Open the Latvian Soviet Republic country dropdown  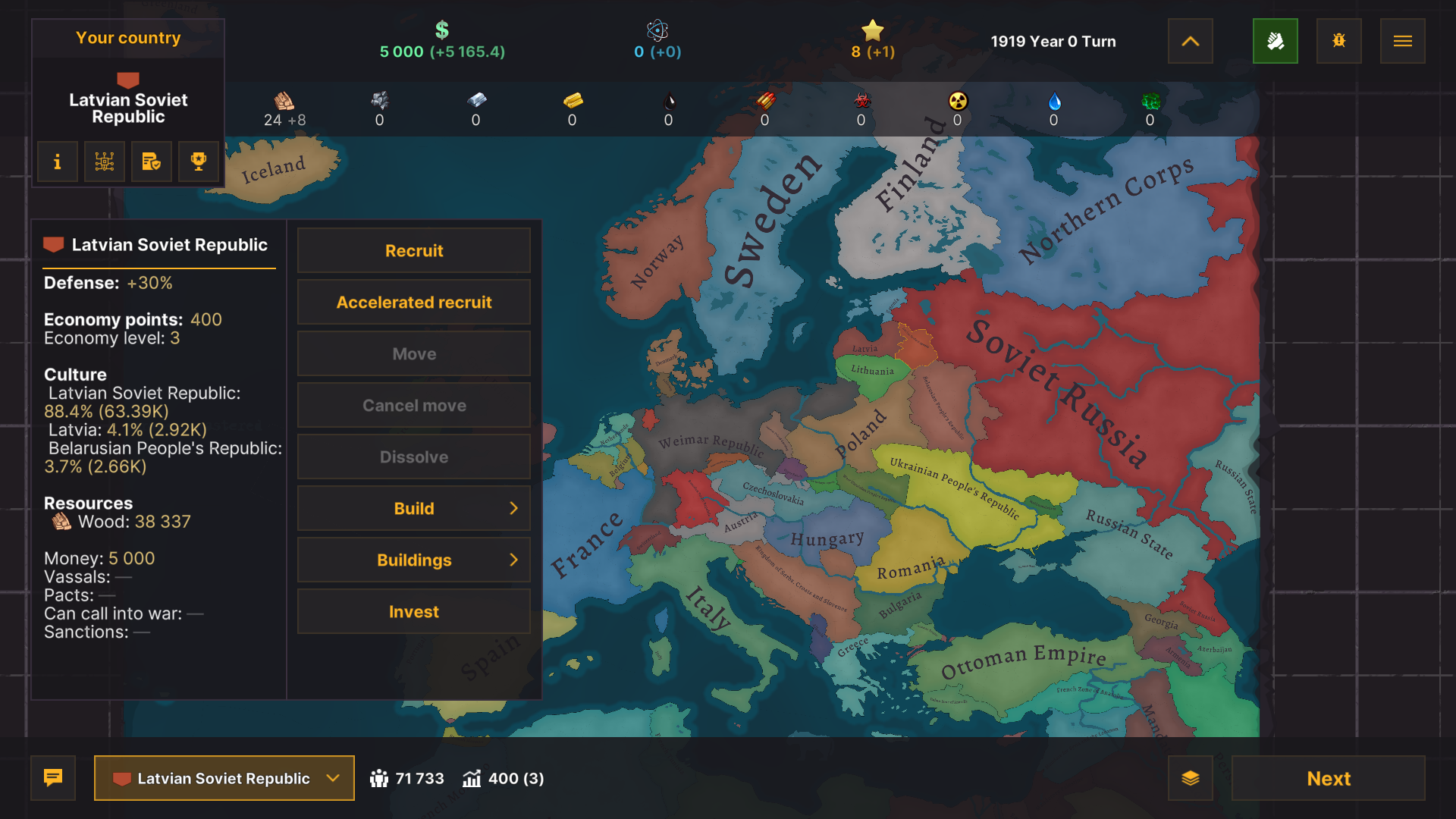[x=224, y=778]
